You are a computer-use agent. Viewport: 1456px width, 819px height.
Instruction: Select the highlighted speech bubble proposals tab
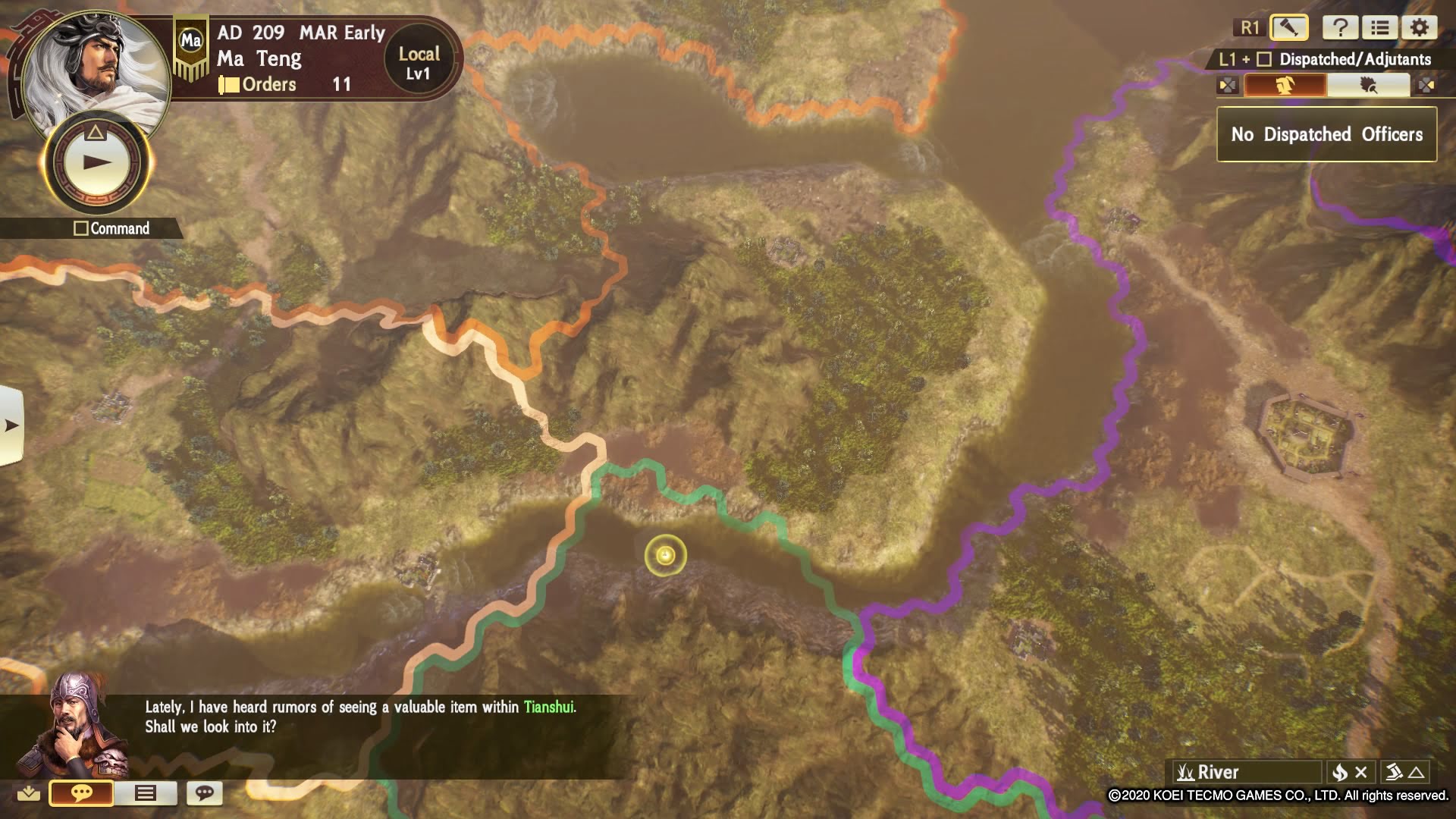coord(81,793)
